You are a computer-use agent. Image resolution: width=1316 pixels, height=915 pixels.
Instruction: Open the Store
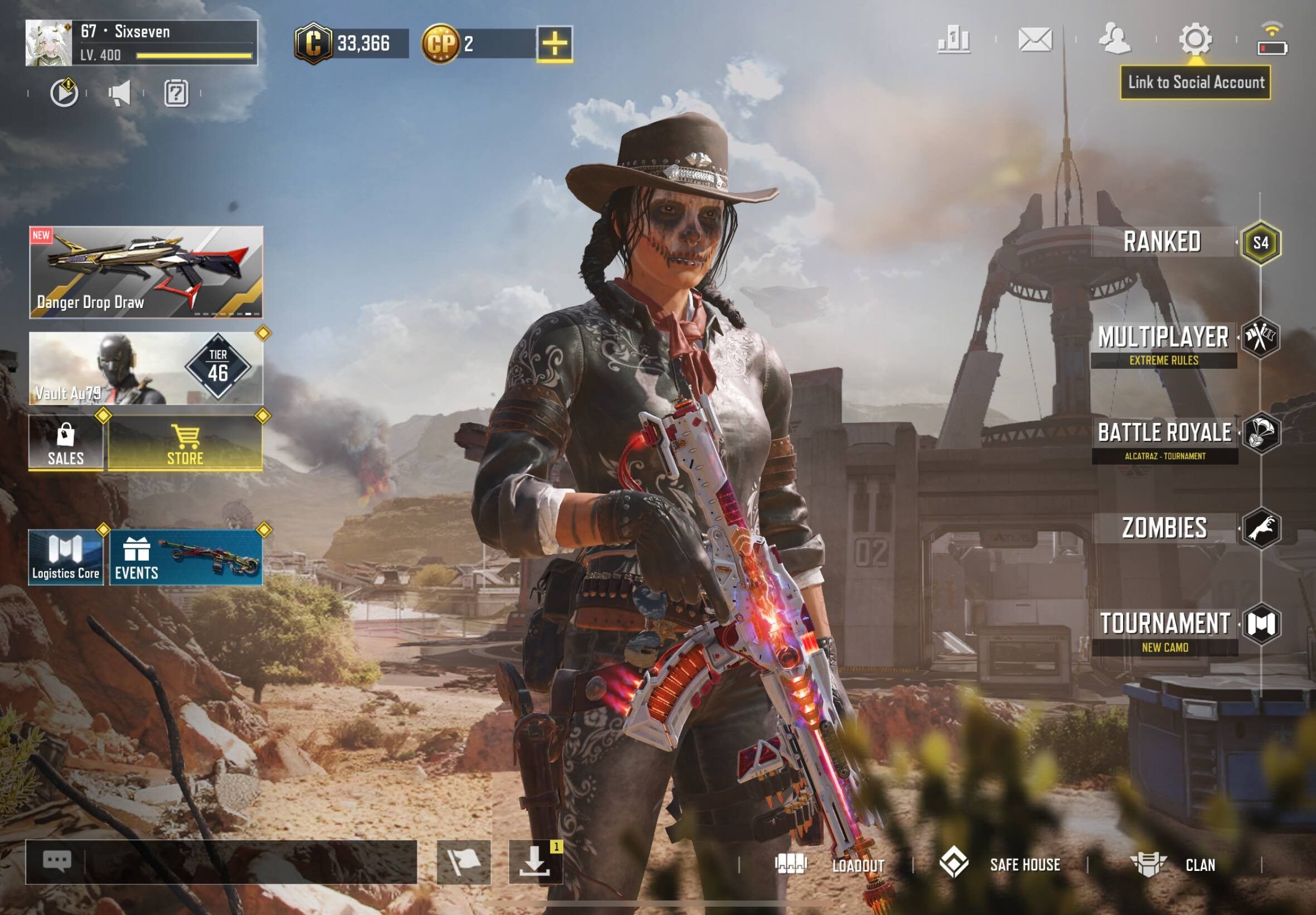[x=185, y=442]
